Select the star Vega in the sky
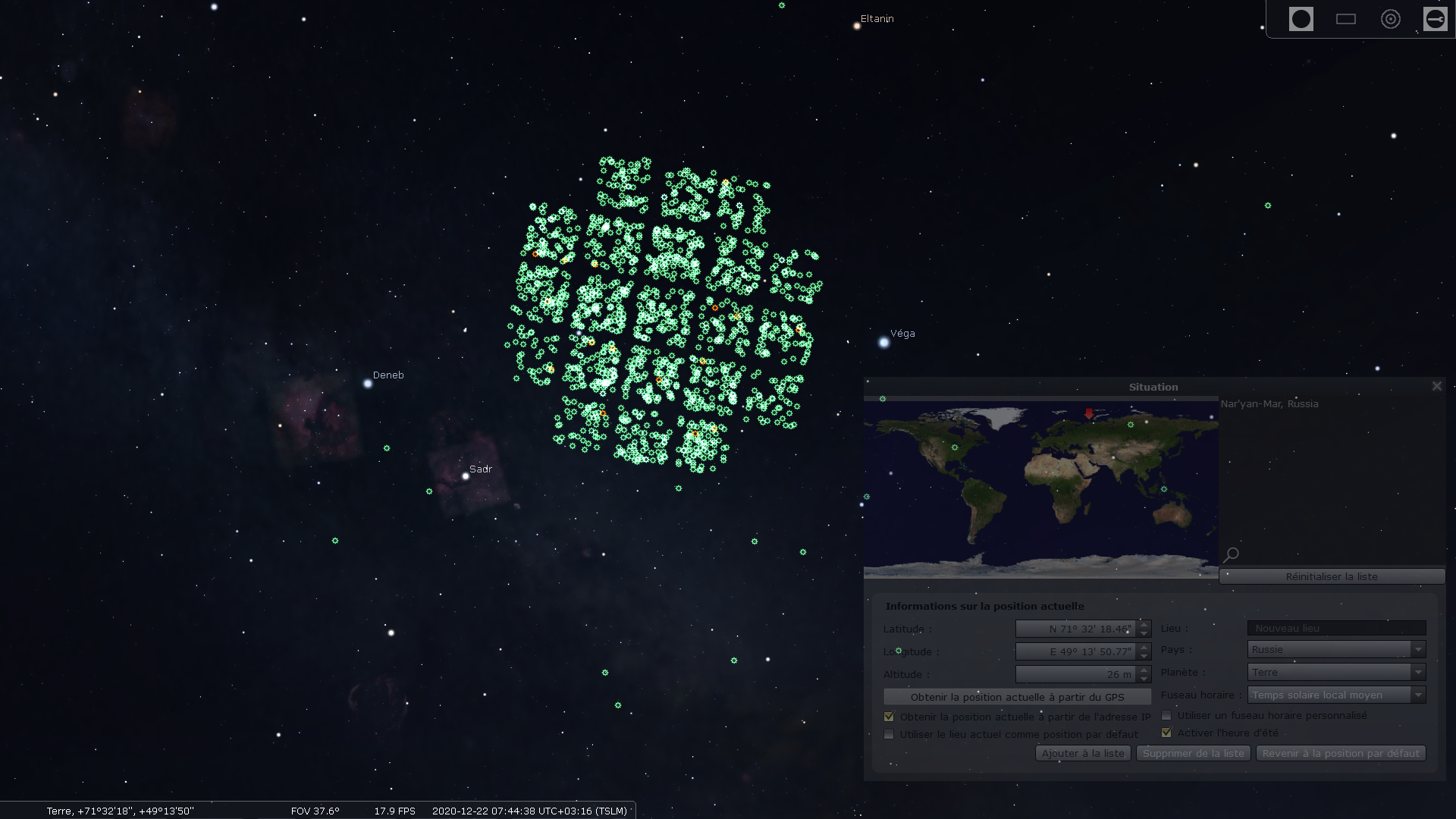 (884, 343)
